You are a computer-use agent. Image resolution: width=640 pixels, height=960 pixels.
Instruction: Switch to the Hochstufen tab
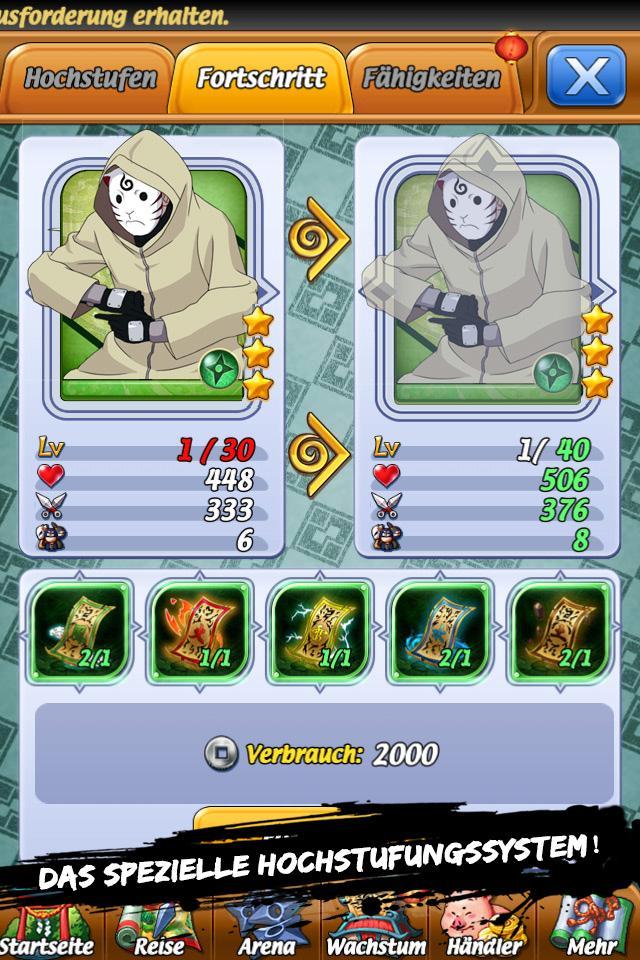90,78
